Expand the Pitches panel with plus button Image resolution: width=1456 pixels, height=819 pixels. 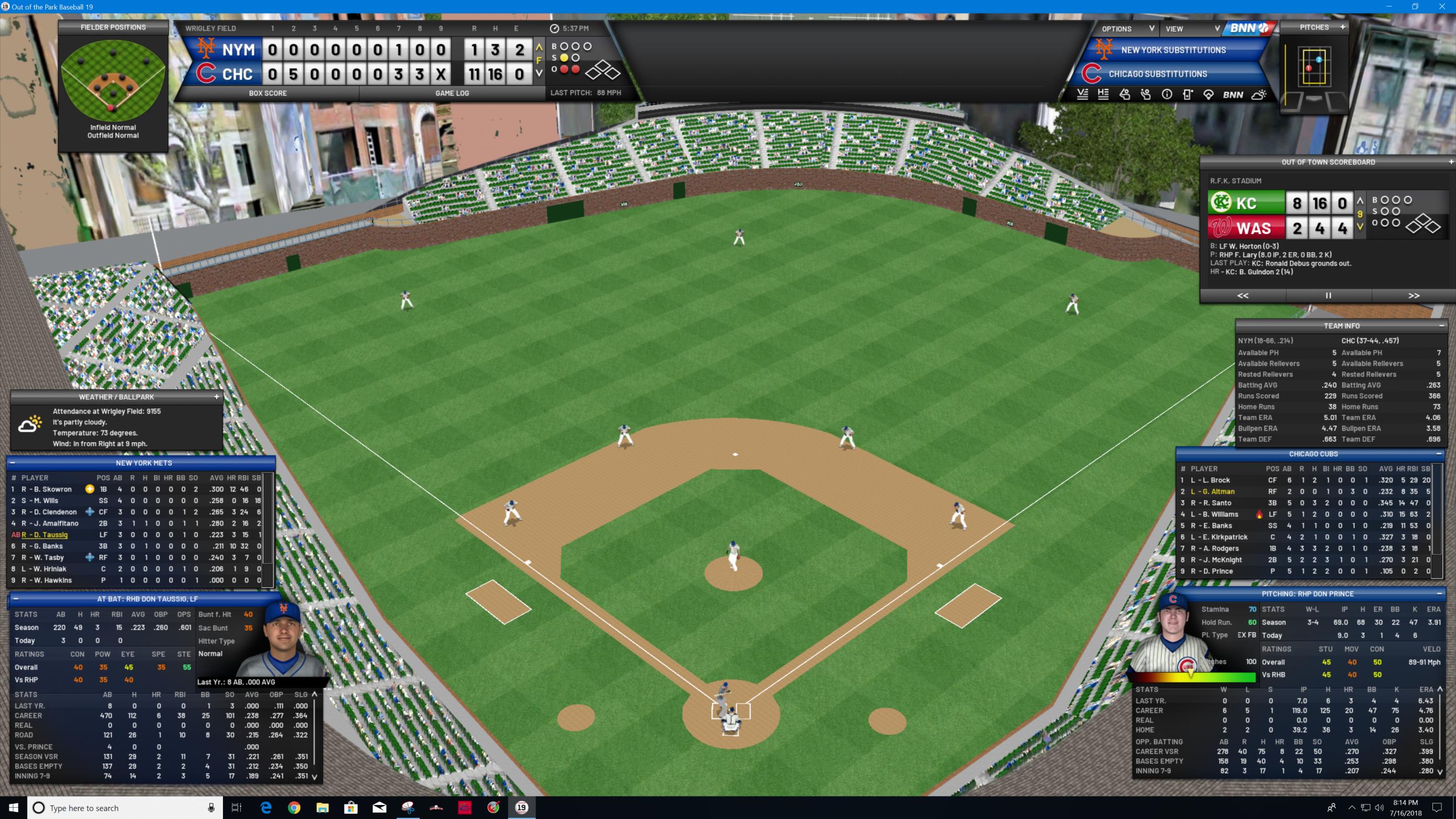(x=1342, y=27)
